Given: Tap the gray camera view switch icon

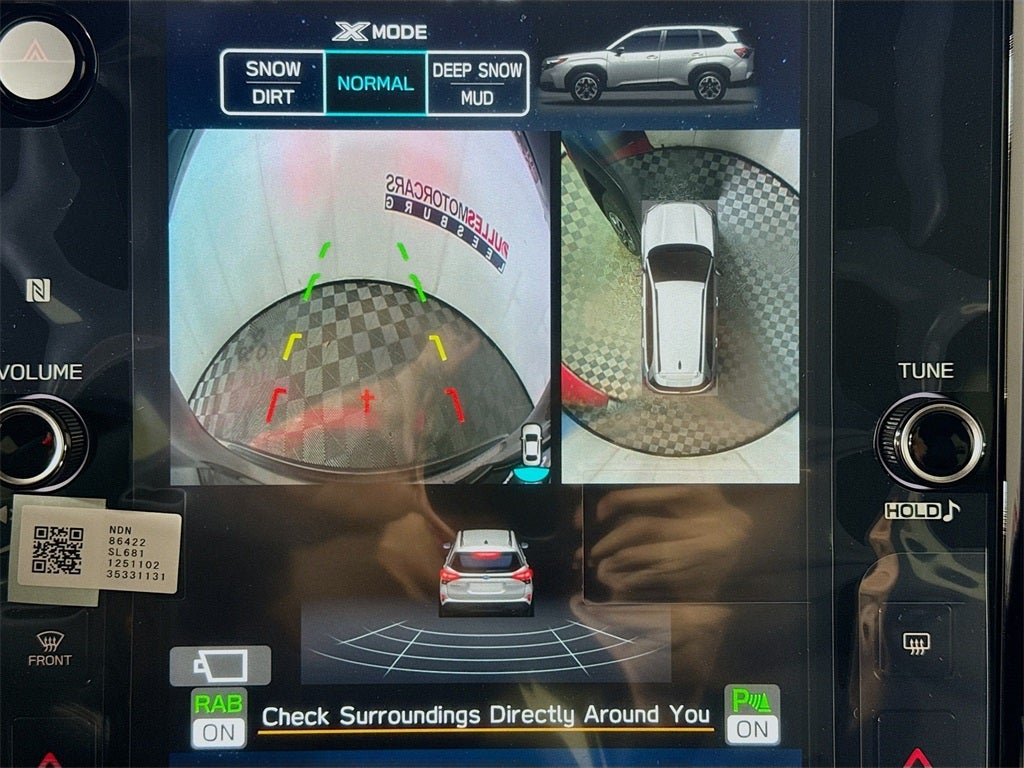Looking at the screenshot, I should pyautogui.click(x=220, y=665).
